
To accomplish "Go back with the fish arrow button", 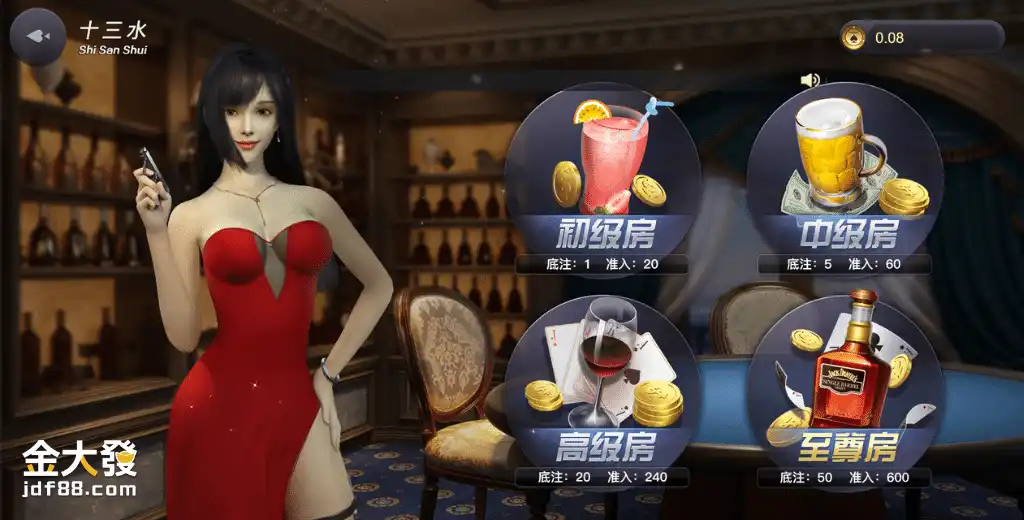I will tap(37, 36).
